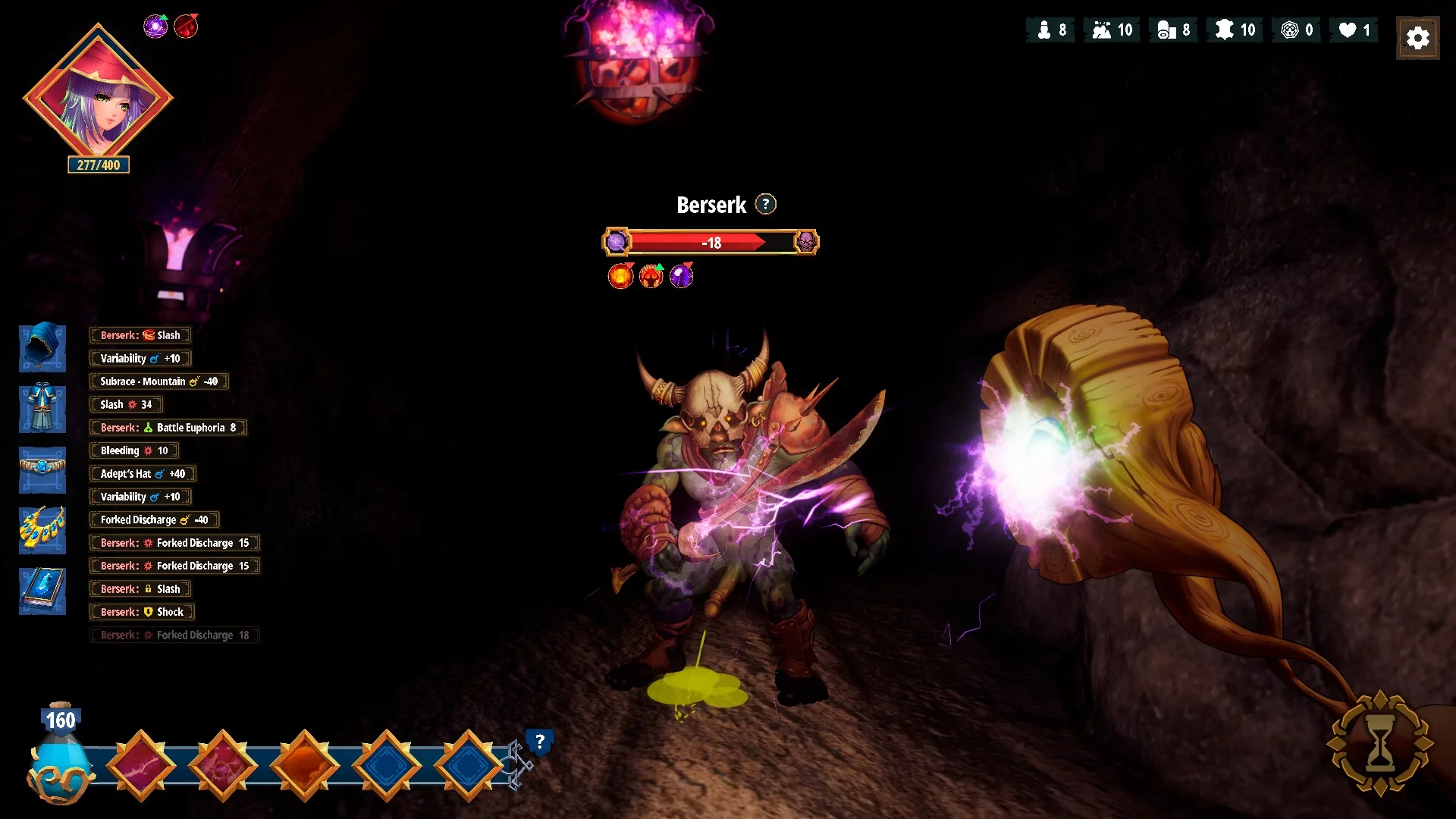Screen dimensions: 1456x819
Task: Click the witch character portrait
Action: point(98,97)
